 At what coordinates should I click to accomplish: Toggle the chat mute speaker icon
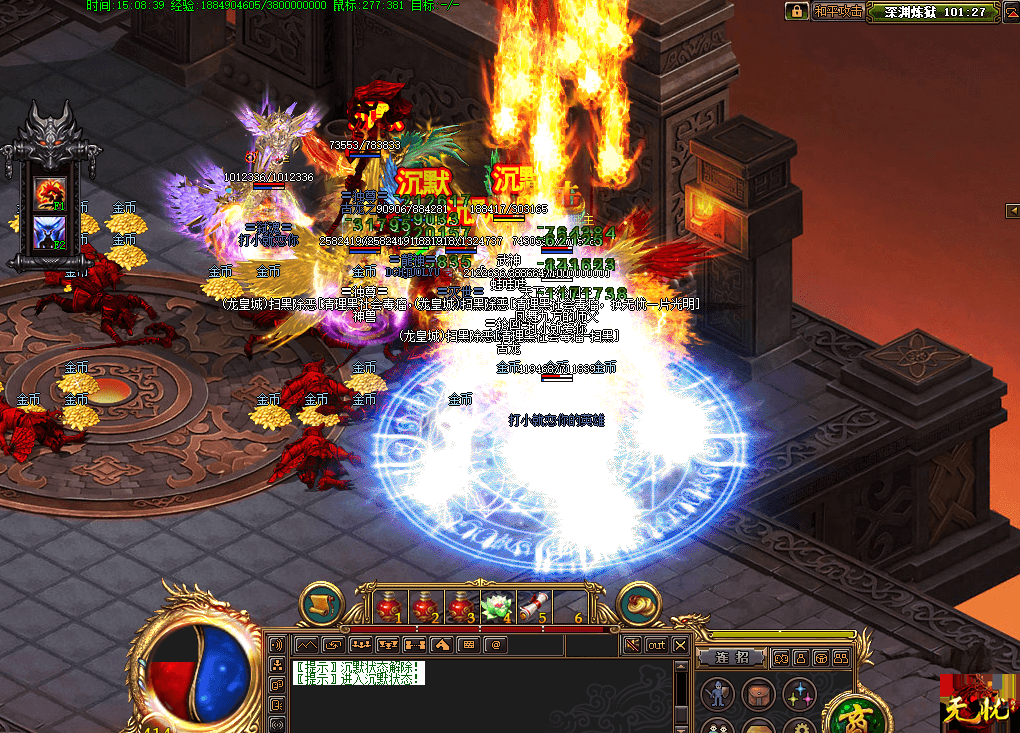point(631,645)
